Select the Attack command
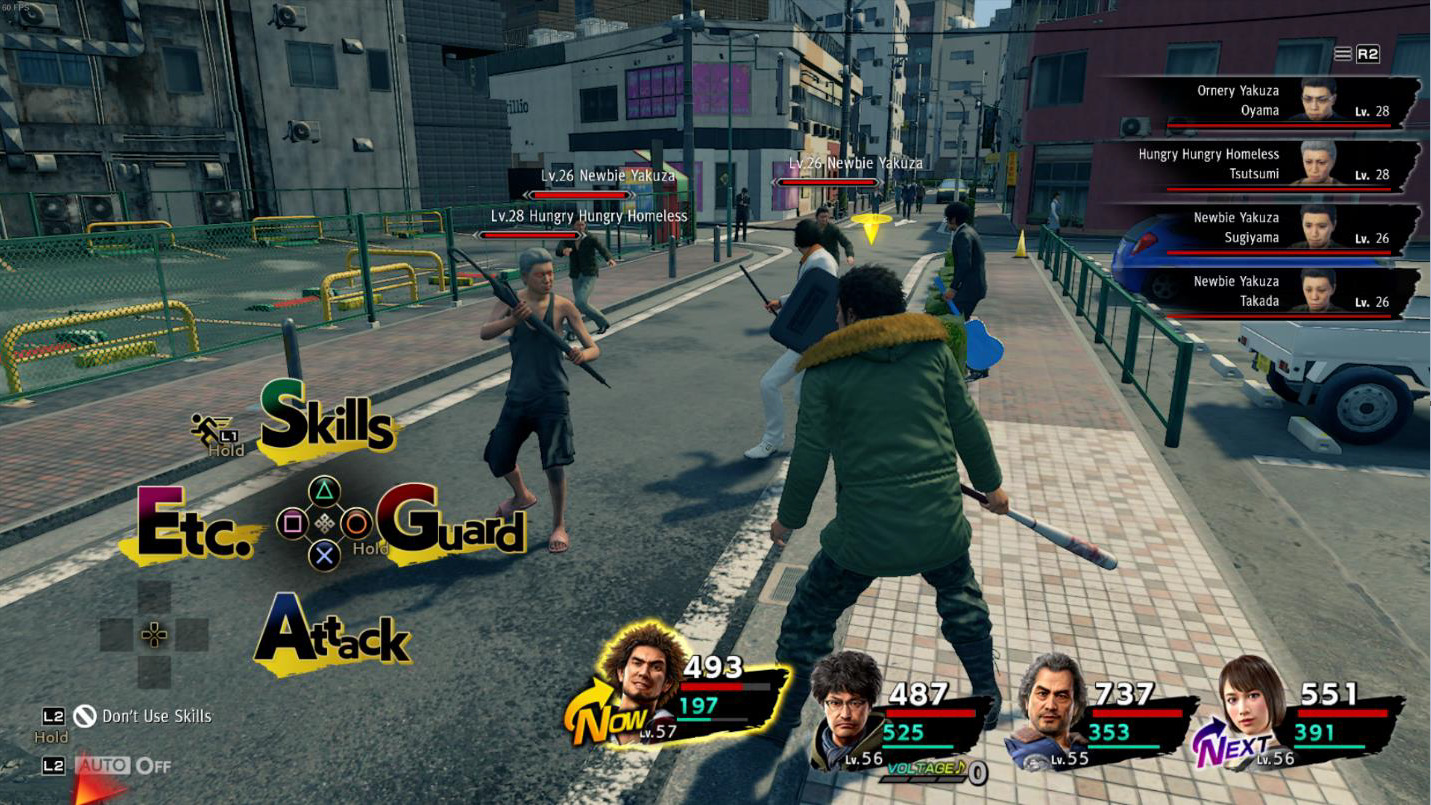Screen dimensions: 1431x805 (332, 632)
